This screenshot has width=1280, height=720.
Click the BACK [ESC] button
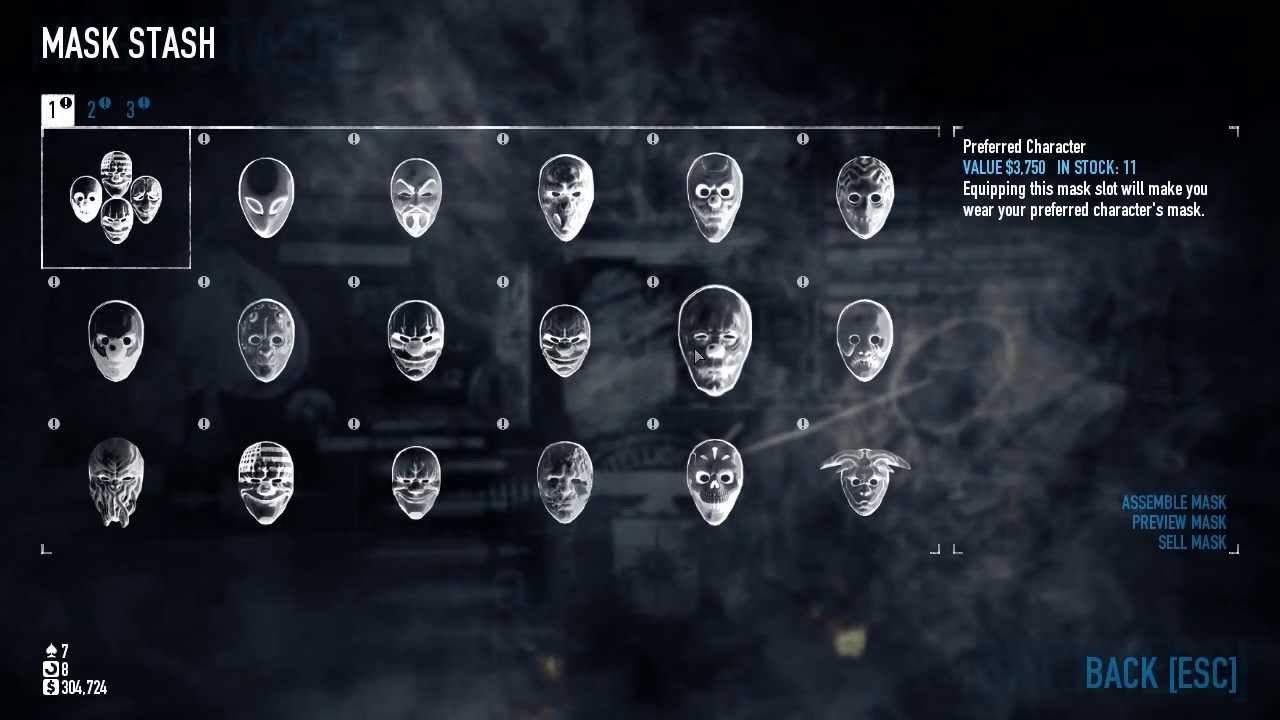1160,674
